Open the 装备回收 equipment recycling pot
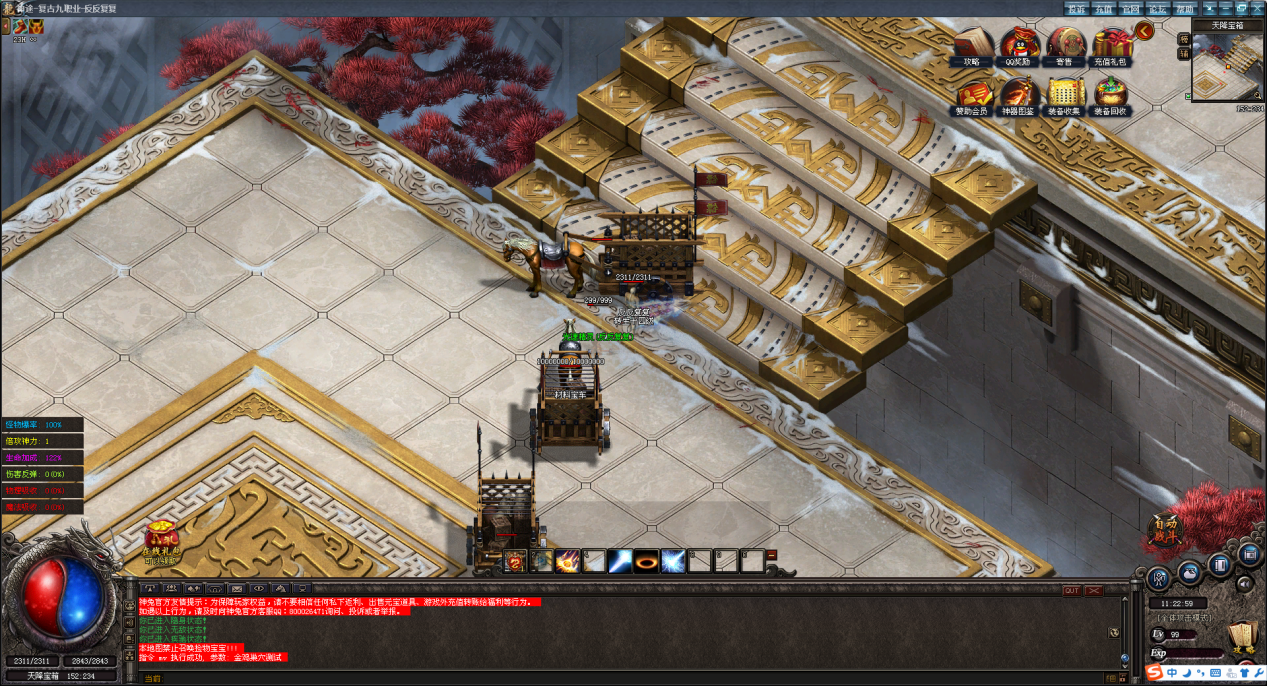1267x686 pixels. click(1110, 94)
